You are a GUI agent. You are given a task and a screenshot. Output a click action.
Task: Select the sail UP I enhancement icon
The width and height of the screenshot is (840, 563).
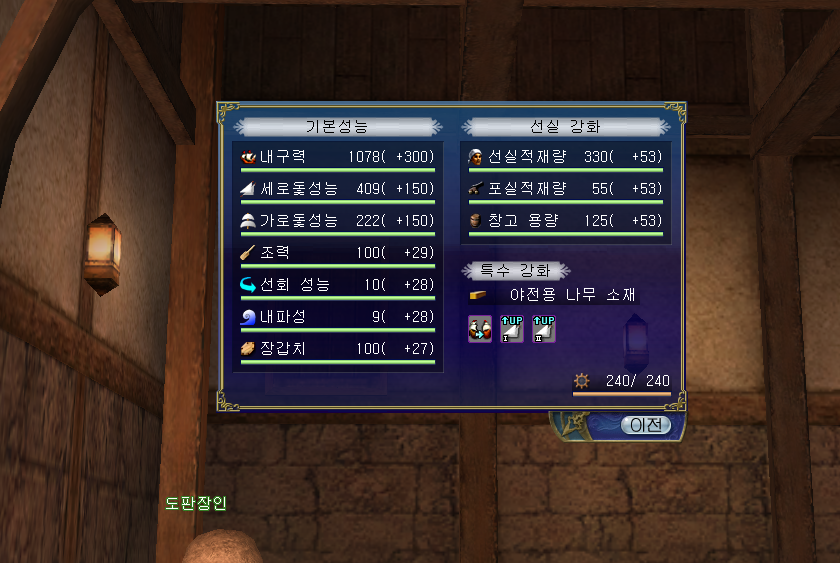(511, 328)
